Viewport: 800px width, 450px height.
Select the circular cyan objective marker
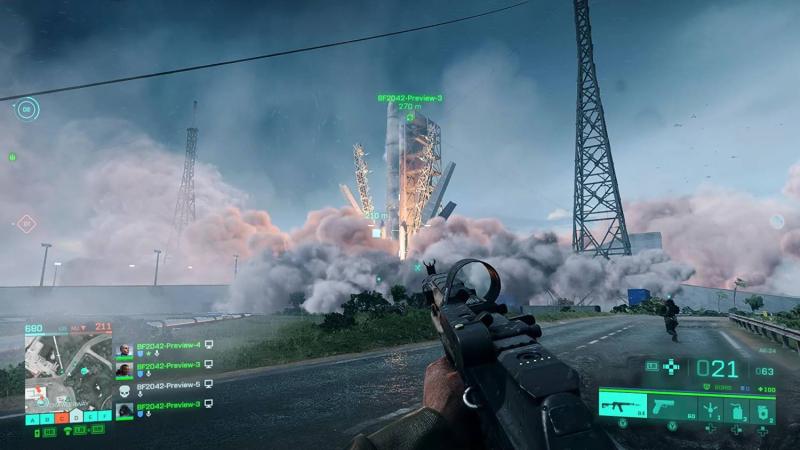coord(27,108)
